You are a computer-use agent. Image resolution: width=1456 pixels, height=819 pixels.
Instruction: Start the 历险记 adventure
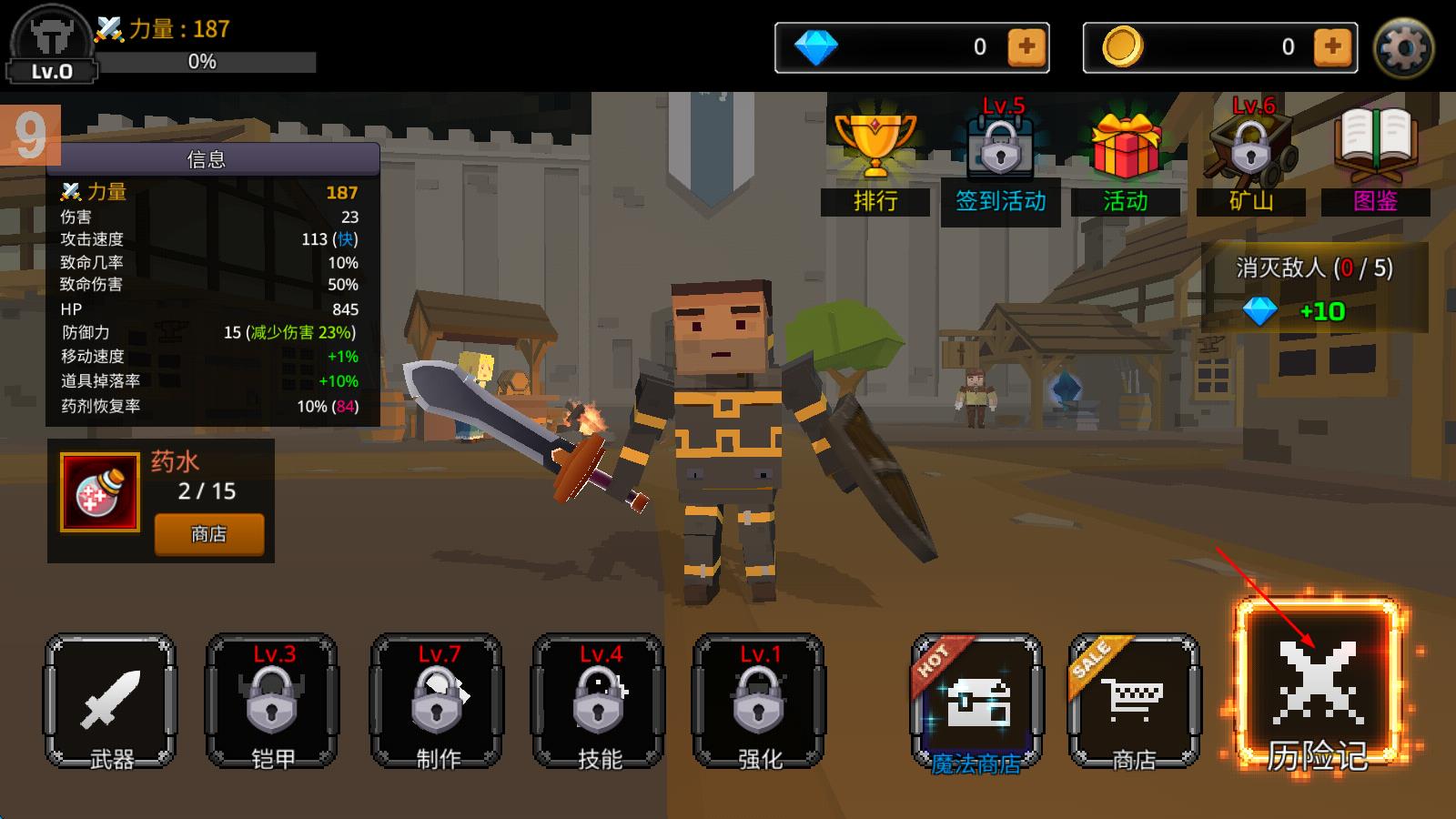pyautogui.click(x=1317, y=691)
